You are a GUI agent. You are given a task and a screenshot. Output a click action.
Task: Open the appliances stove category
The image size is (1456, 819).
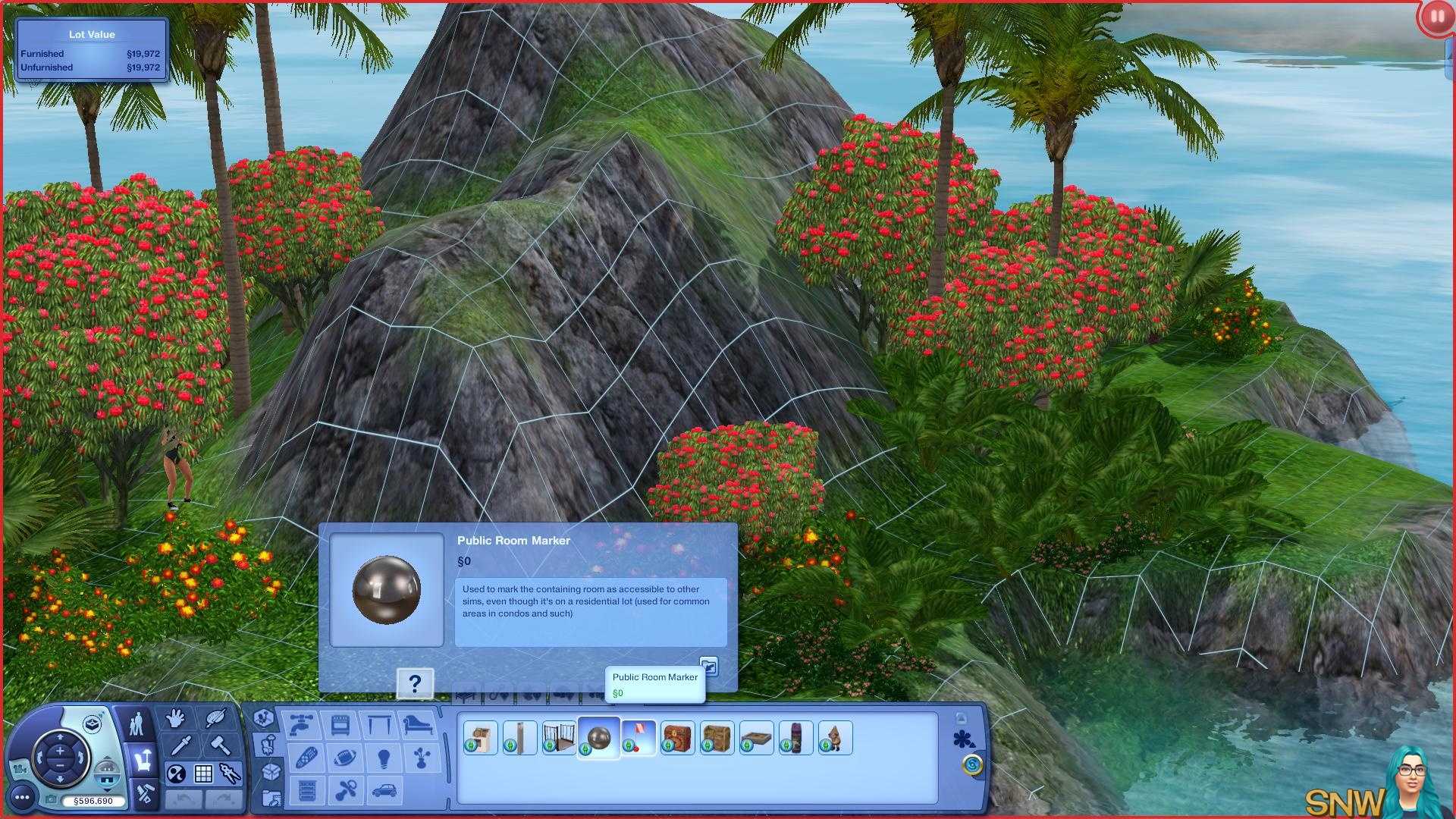coord(340,724)
